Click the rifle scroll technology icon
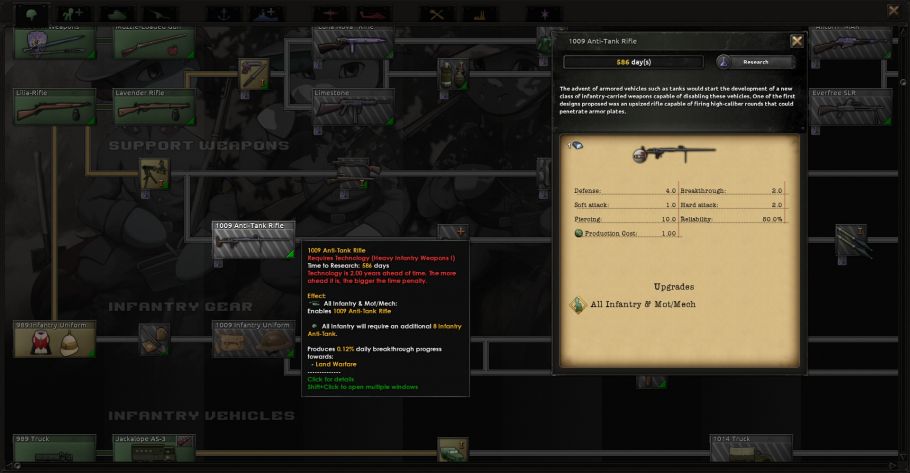The width and height of the screenshot is (910, 473). [x=252, y=74]
